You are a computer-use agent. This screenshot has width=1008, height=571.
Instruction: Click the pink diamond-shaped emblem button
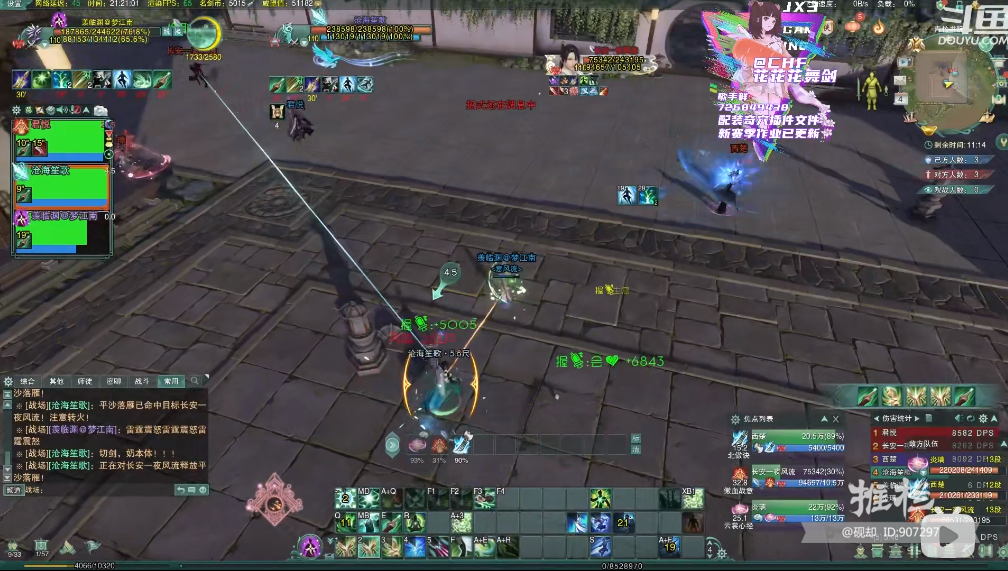272,498
